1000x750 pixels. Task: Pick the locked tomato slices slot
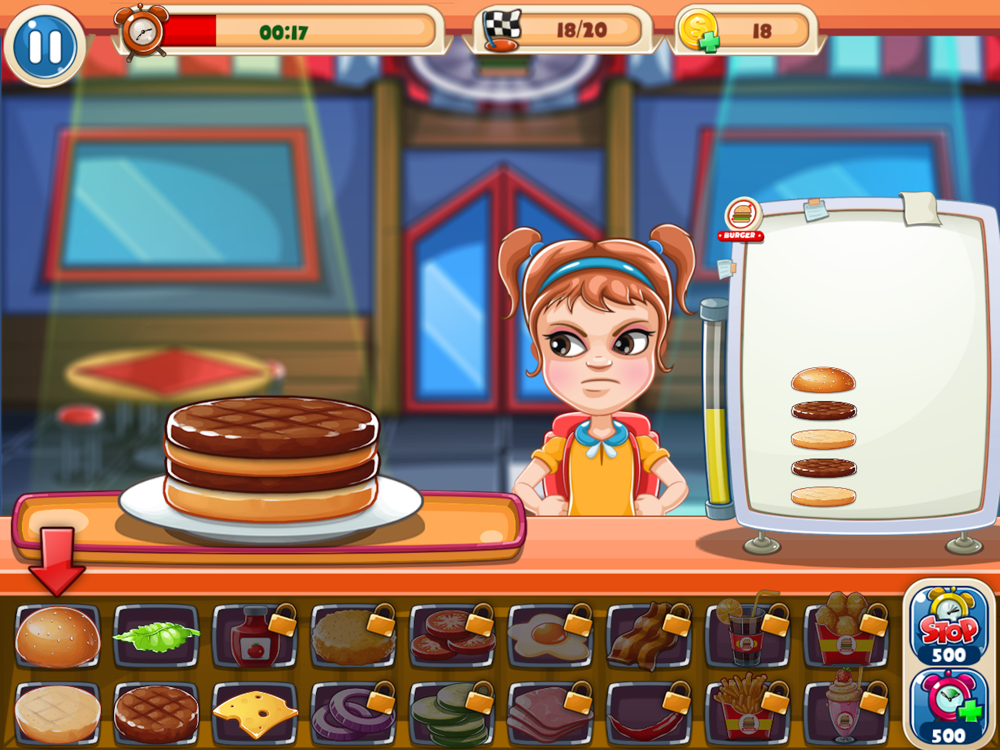click(452, 637)
